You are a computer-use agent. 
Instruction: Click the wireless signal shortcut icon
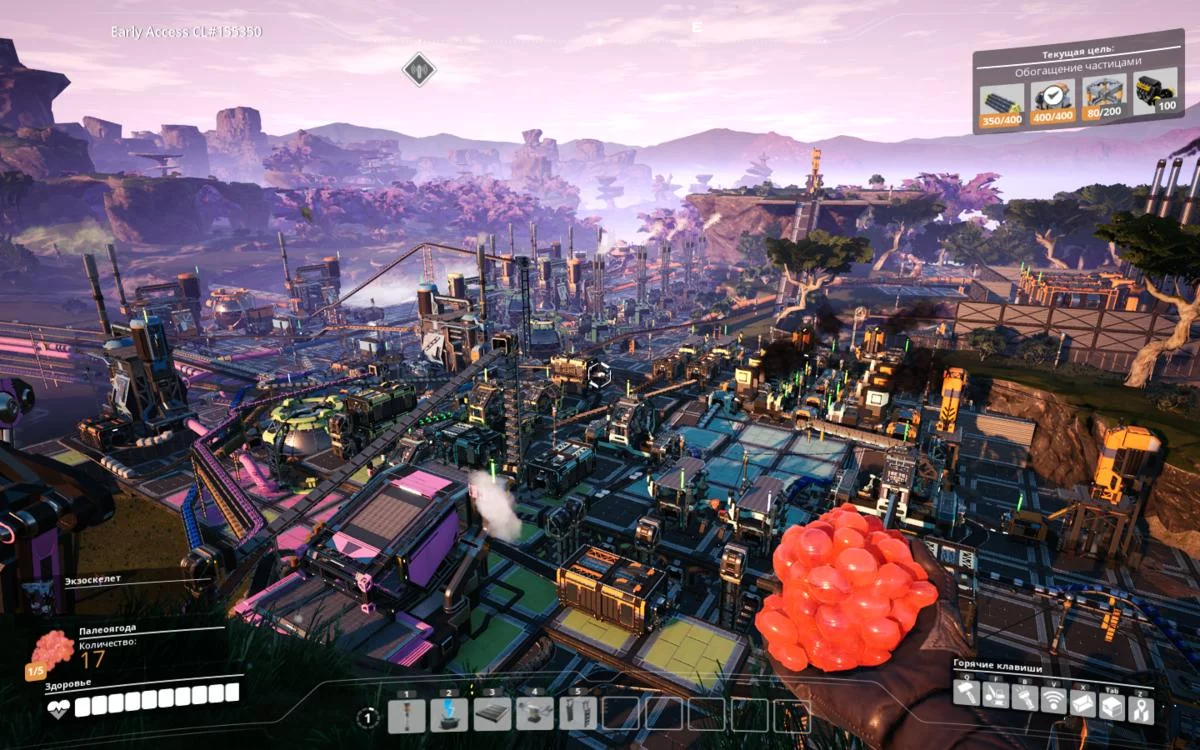pos(1054,701)
